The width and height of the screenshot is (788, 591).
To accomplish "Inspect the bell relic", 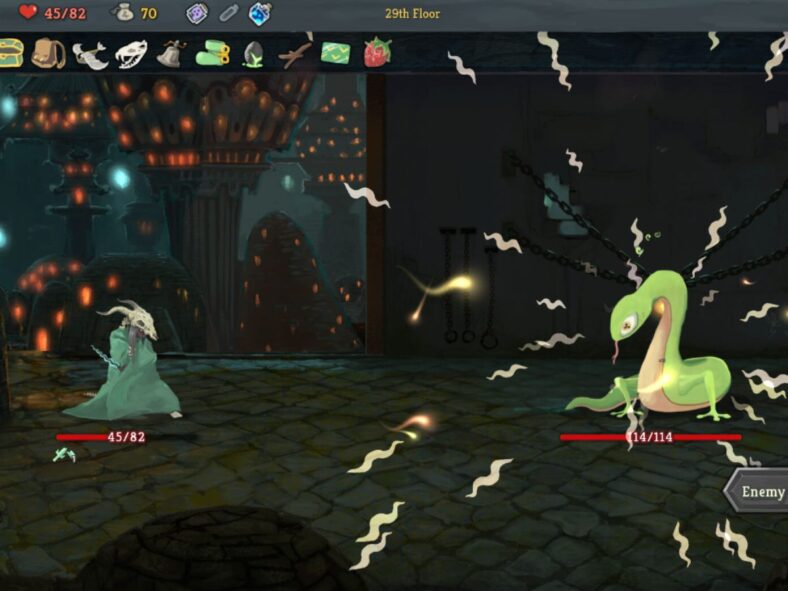I will pos(171,53).
